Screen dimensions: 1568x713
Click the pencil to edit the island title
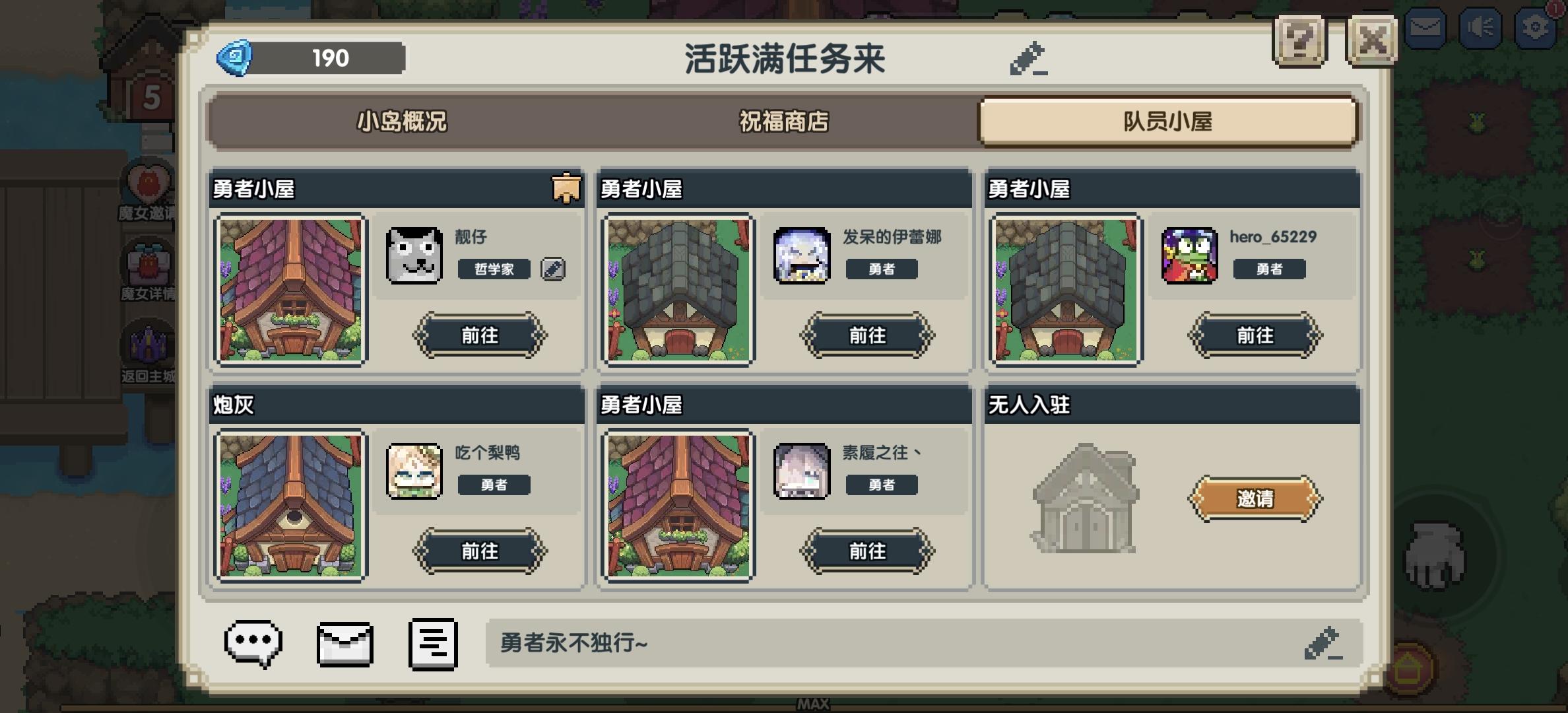[1028, 57]
